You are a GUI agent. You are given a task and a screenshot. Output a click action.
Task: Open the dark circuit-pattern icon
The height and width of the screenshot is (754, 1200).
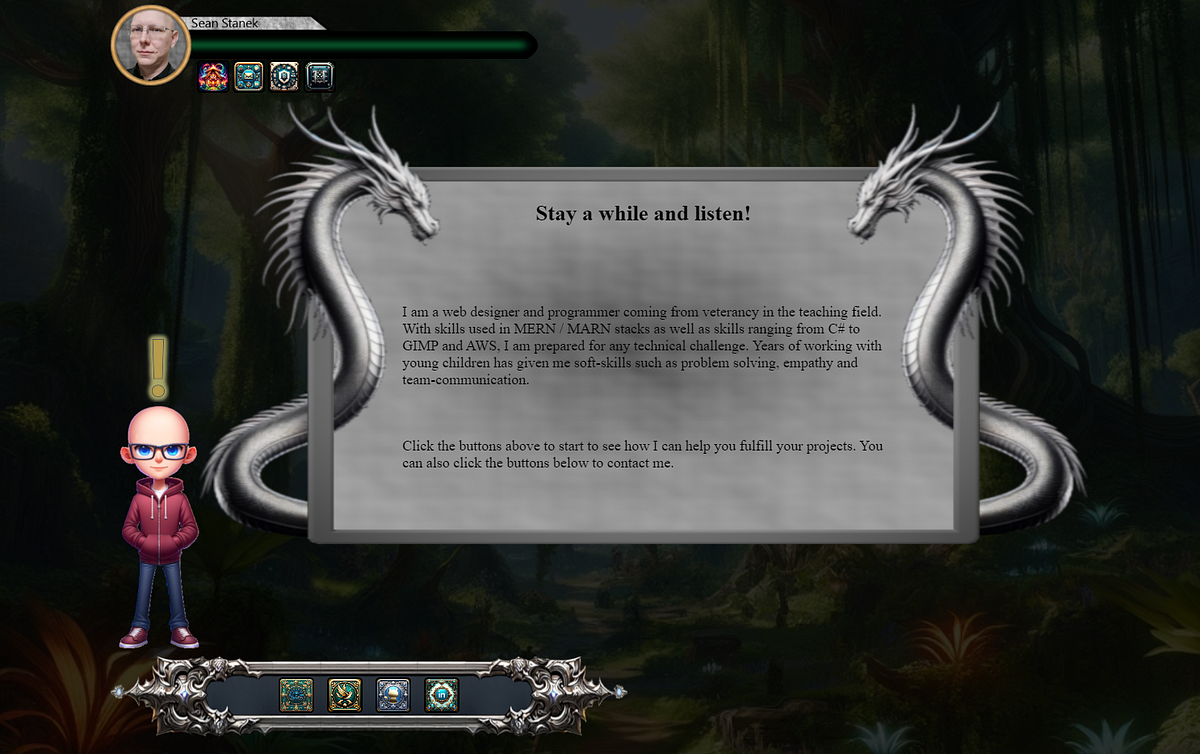pyautogui.click(x=319, y=77)
